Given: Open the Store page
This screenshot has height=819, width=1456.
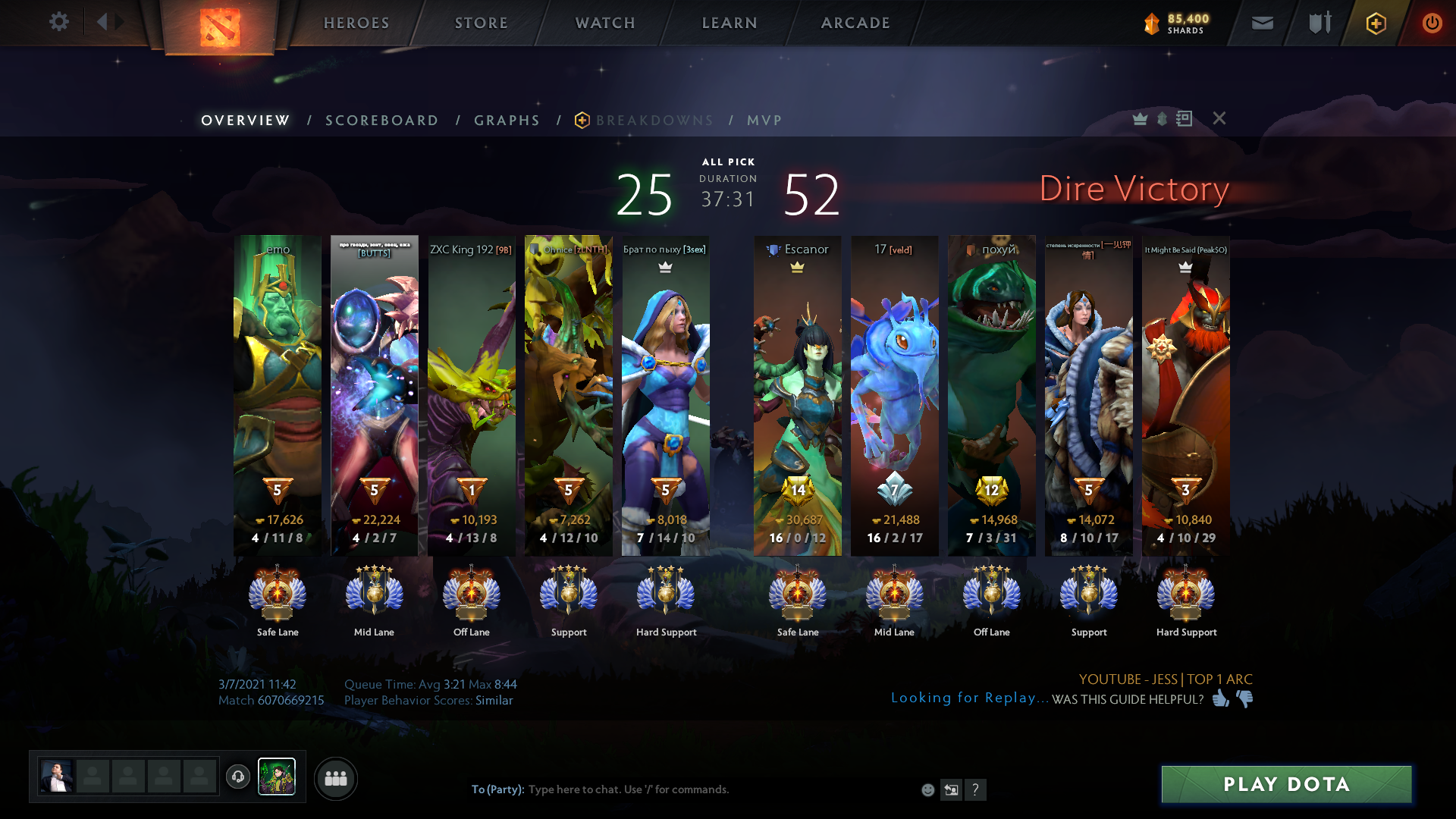Looking at the screenshot, I should point(482,23).
